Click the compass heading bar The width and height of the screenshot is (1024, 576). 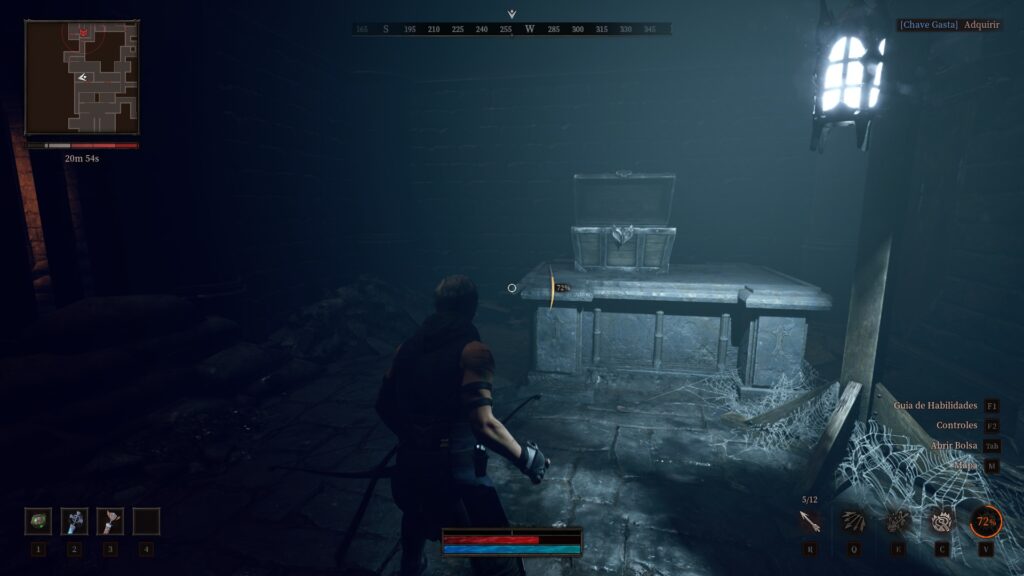click(x=512, y=29)
